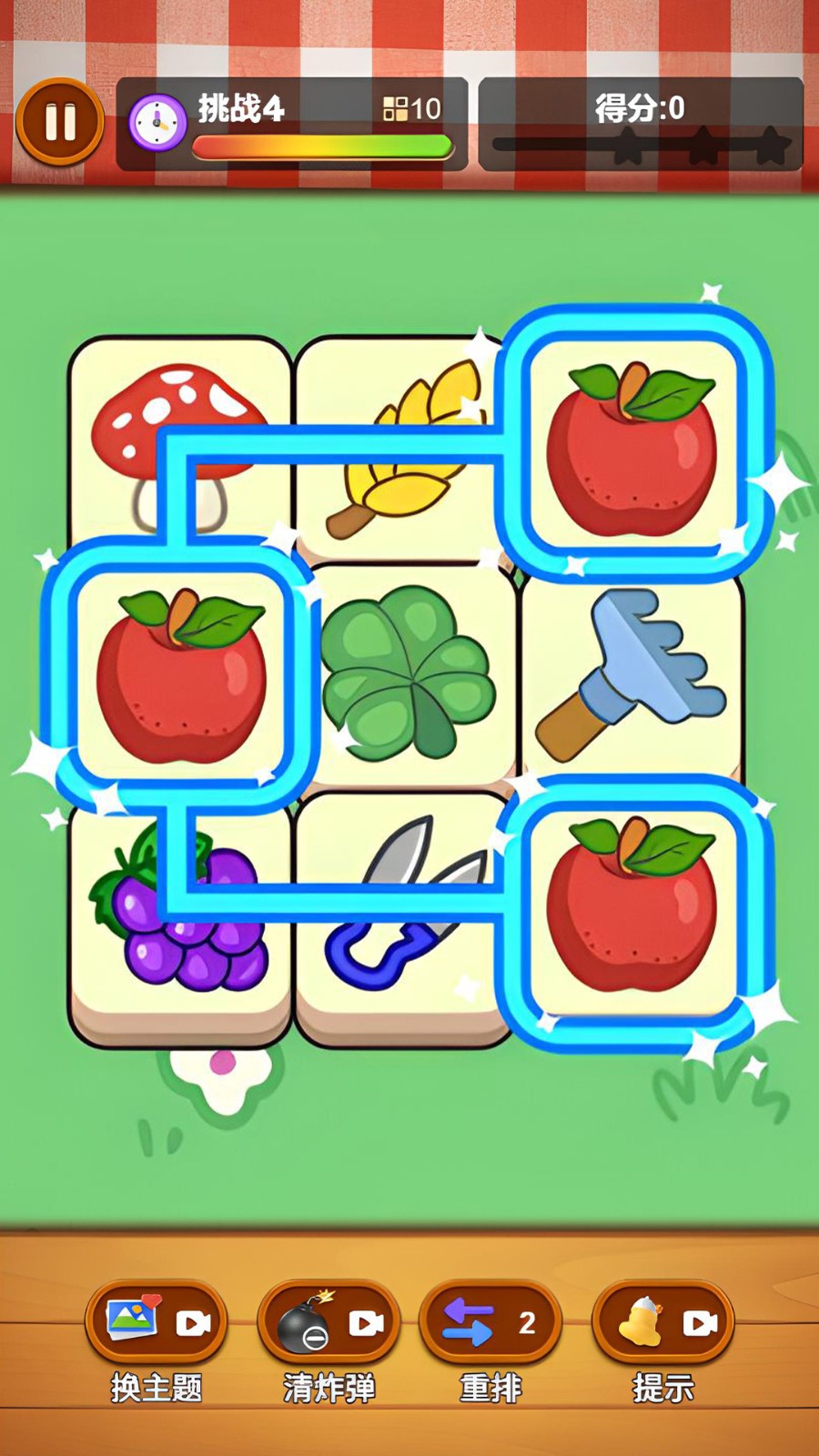The height and width of the screenshot is (1456, 819).
Task: Pause the game
Action: pyautogui.click(x=60, y=122)
